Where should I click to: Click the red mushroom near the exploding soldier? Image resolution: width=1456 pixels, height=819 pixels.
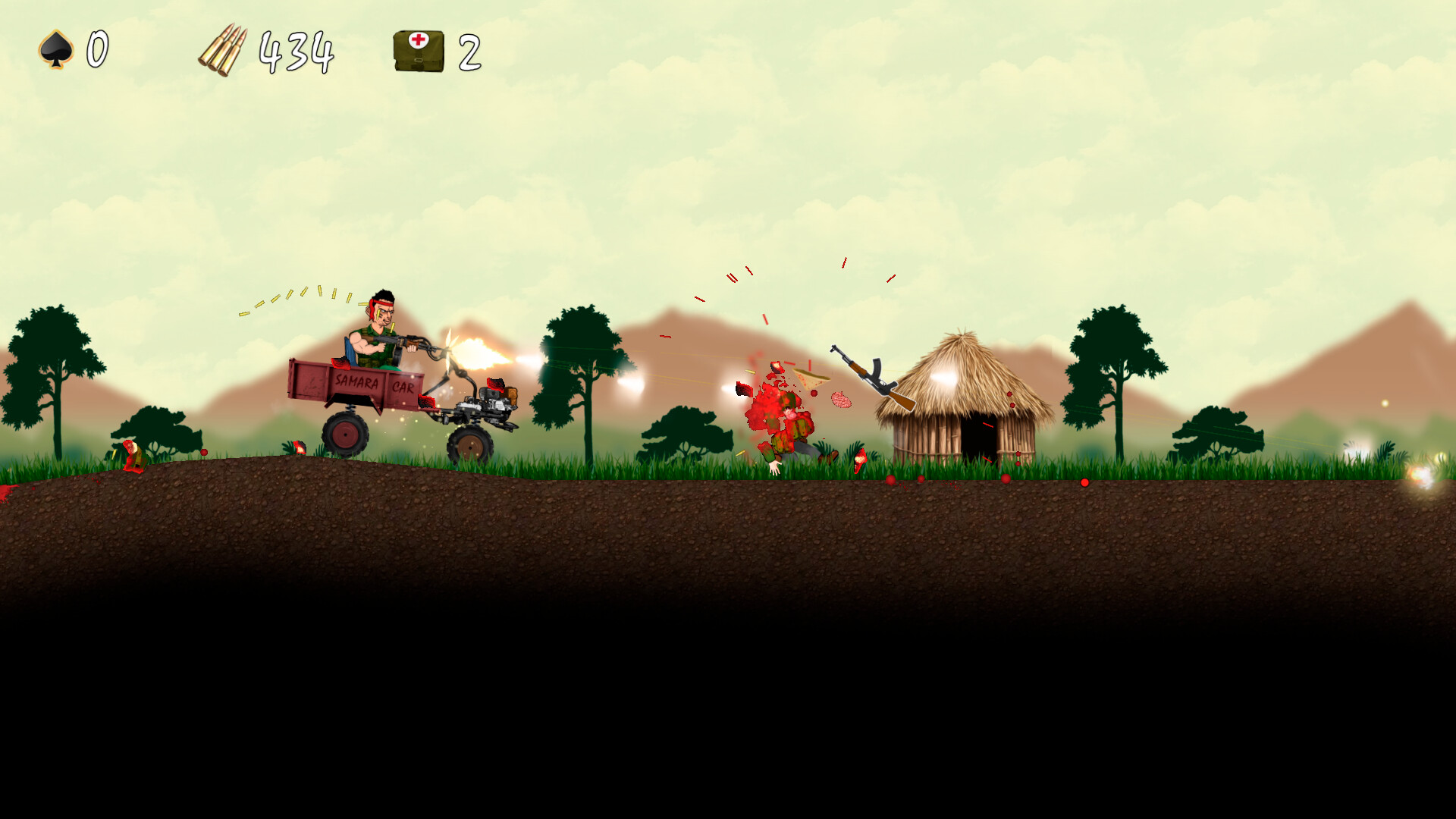[x=859, y=458]
